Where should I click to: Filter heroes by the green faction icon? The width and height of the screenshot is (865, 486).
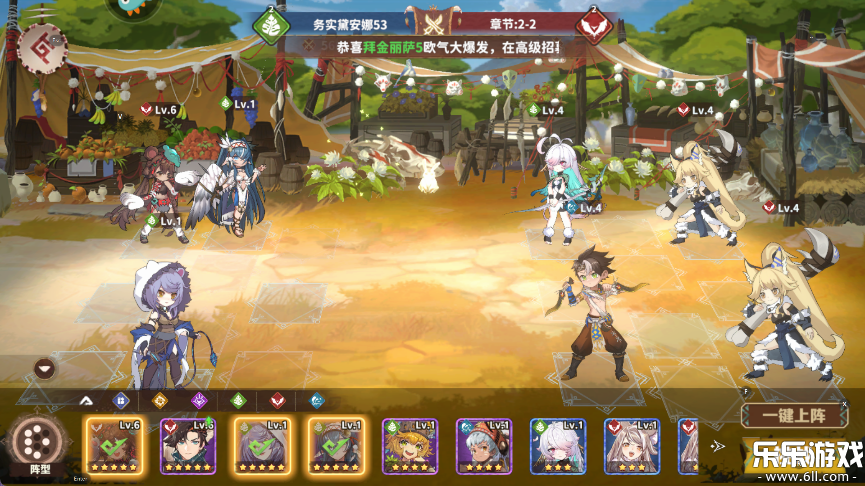(x=238, y=400)
